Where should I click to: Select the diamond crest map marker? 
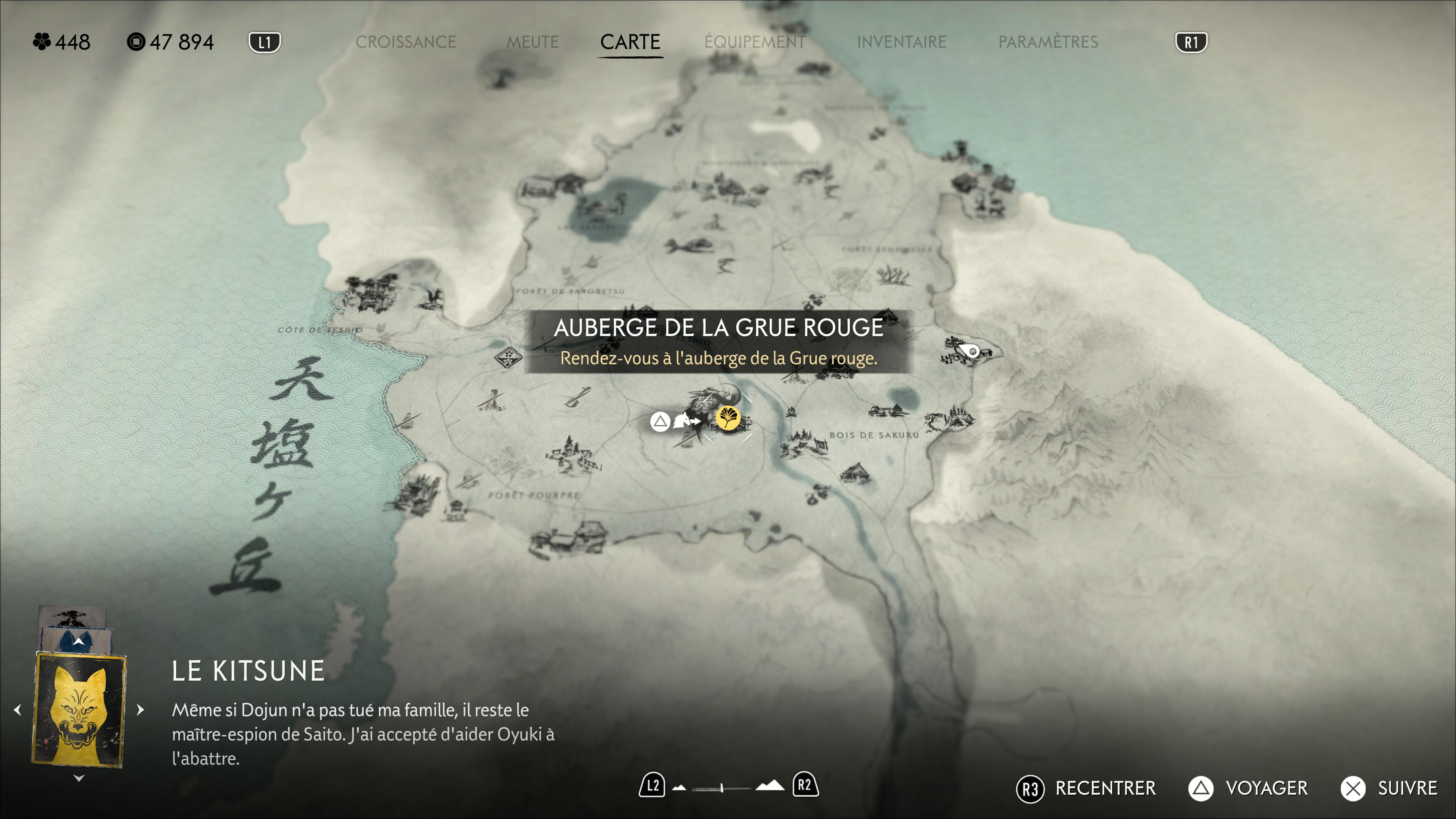509,357
